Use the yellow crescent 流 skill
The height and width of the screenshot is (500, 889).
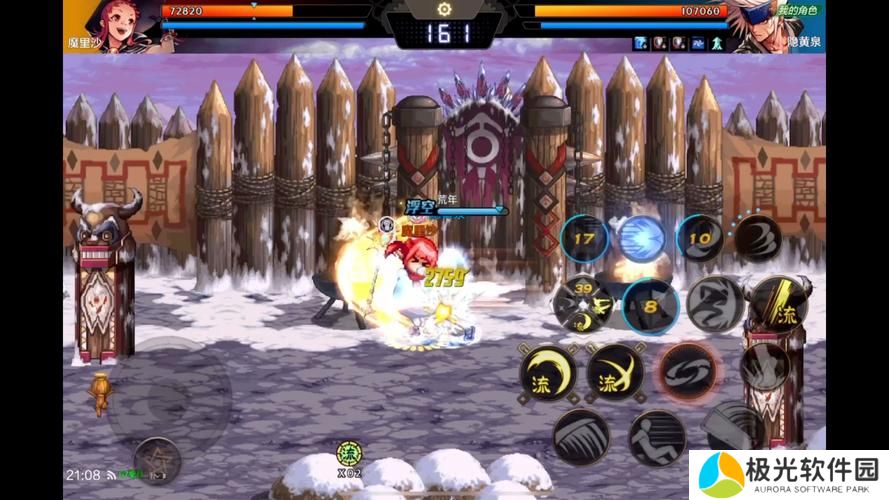548,373
